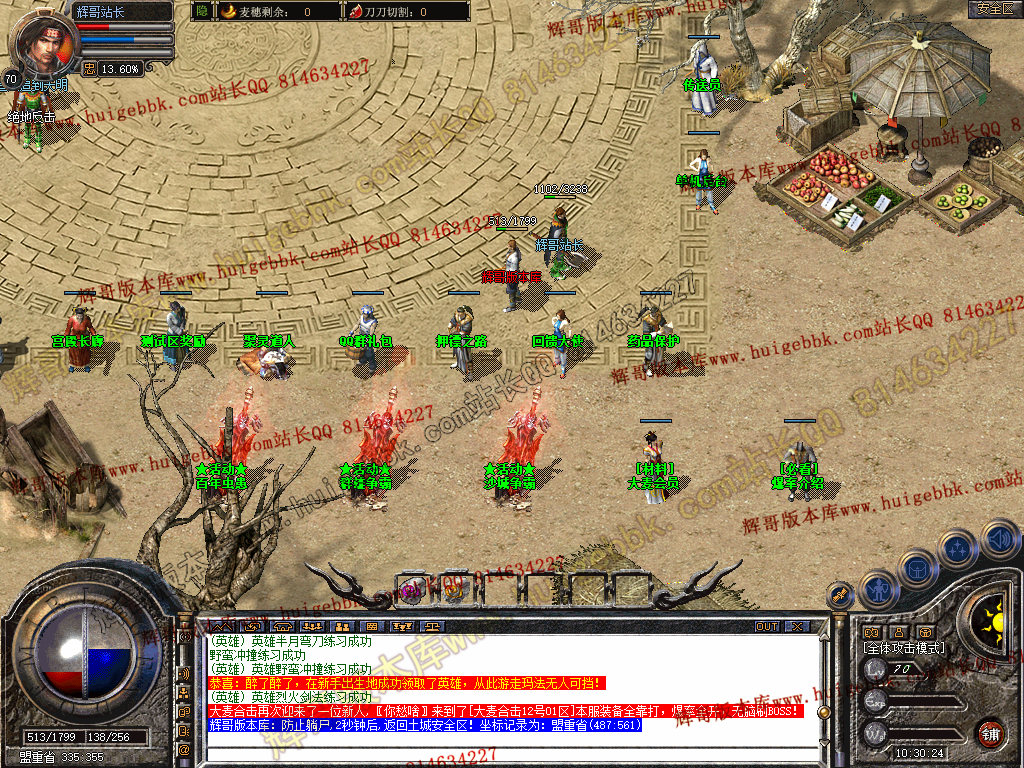Click the small orange satellite icon button
Viewport: 1024px width, 768px height.
click(x=840, y=594)
